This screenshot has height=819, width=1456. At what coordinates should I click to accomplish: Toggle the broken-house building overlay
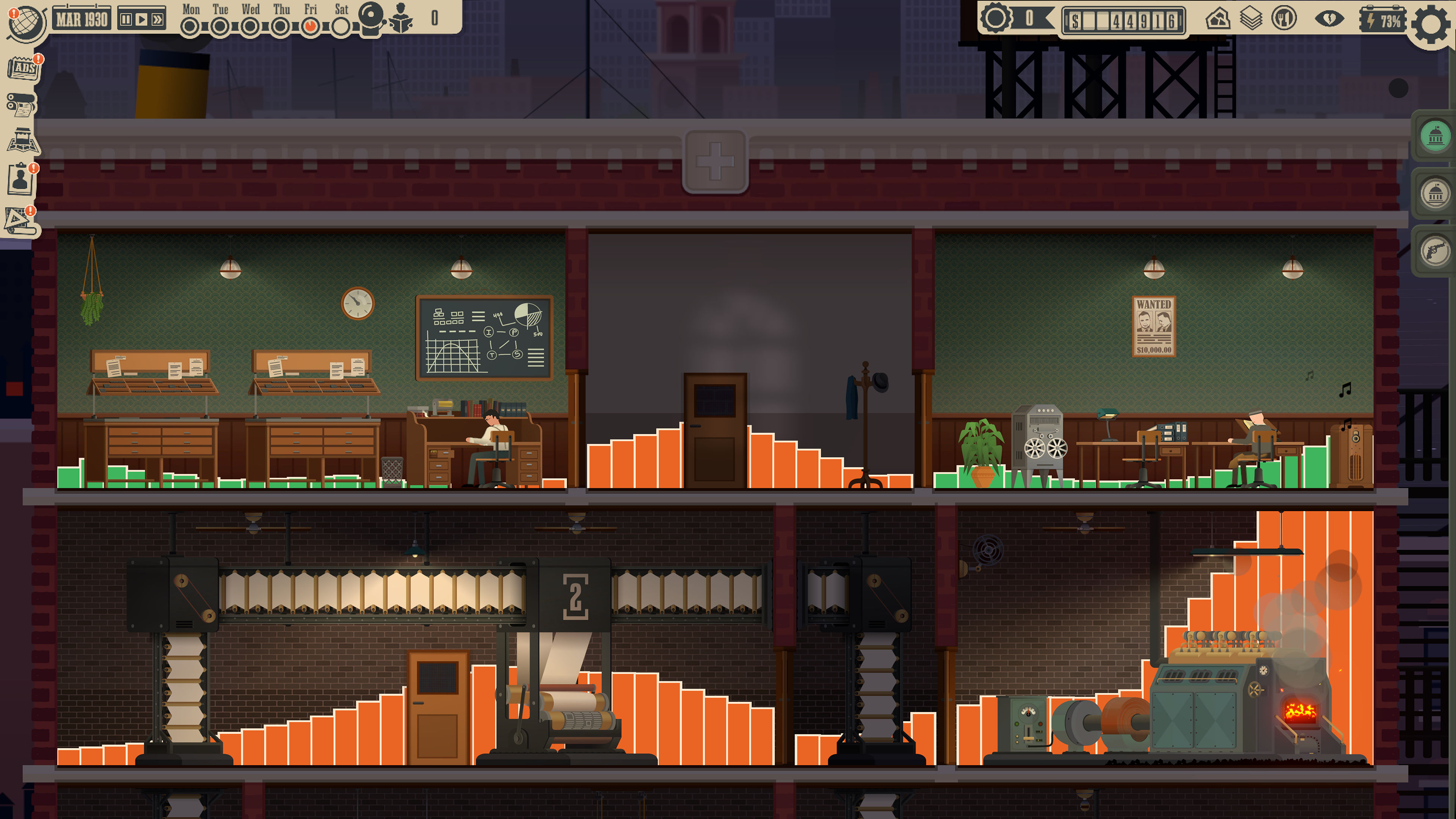[1218, 19]
